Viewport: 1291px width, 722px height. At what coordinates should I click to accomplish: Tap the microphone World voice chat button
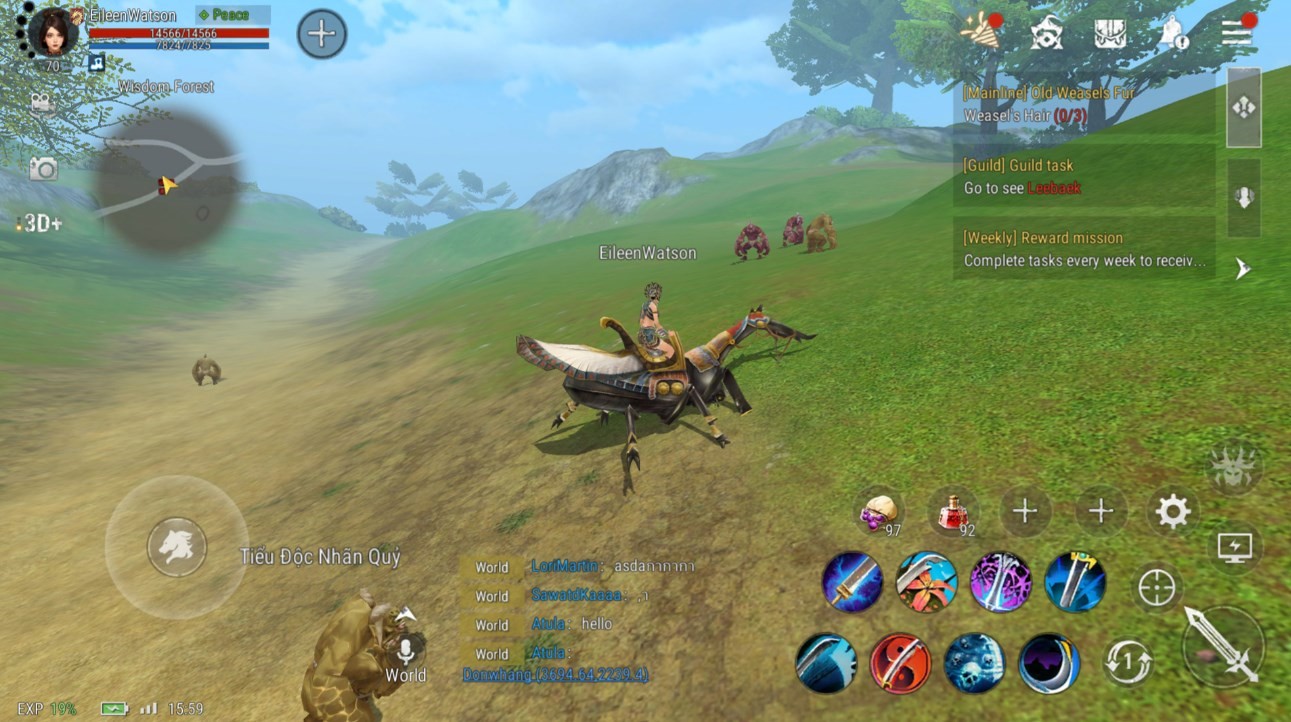click(x=406, y=651)
